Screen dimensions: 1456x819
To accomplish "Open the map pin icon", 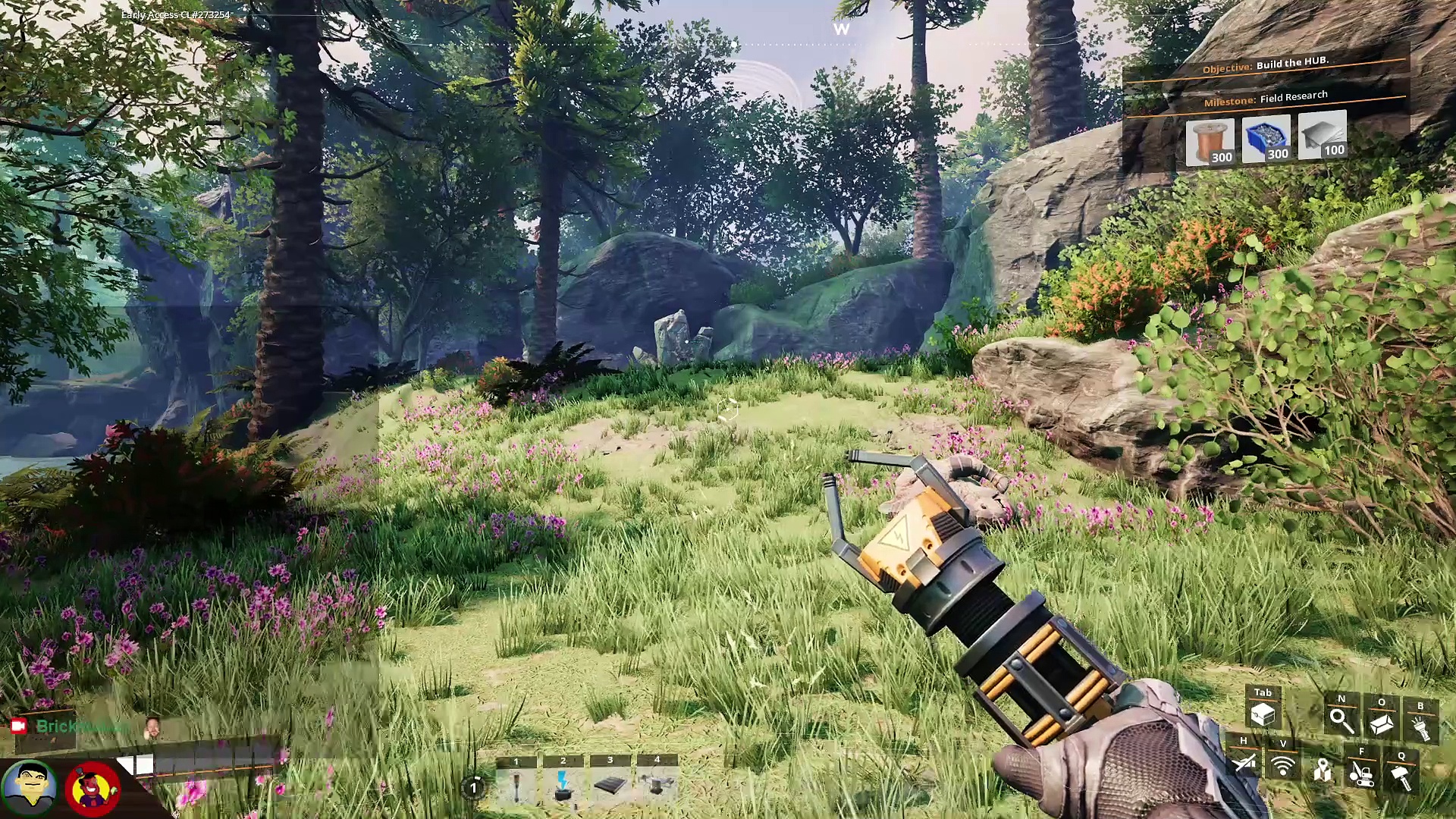I will (1323, 770).
